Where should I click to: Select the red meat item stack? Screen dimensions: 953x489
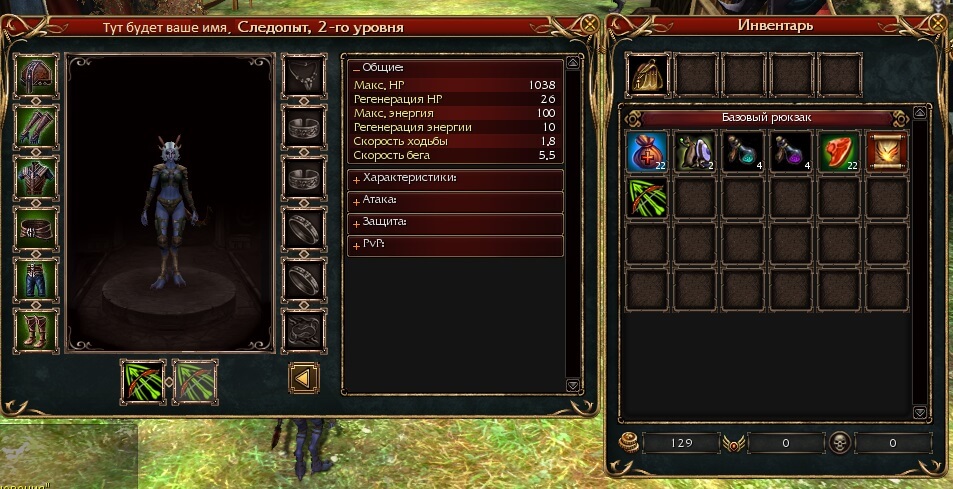tap(840, 152)
